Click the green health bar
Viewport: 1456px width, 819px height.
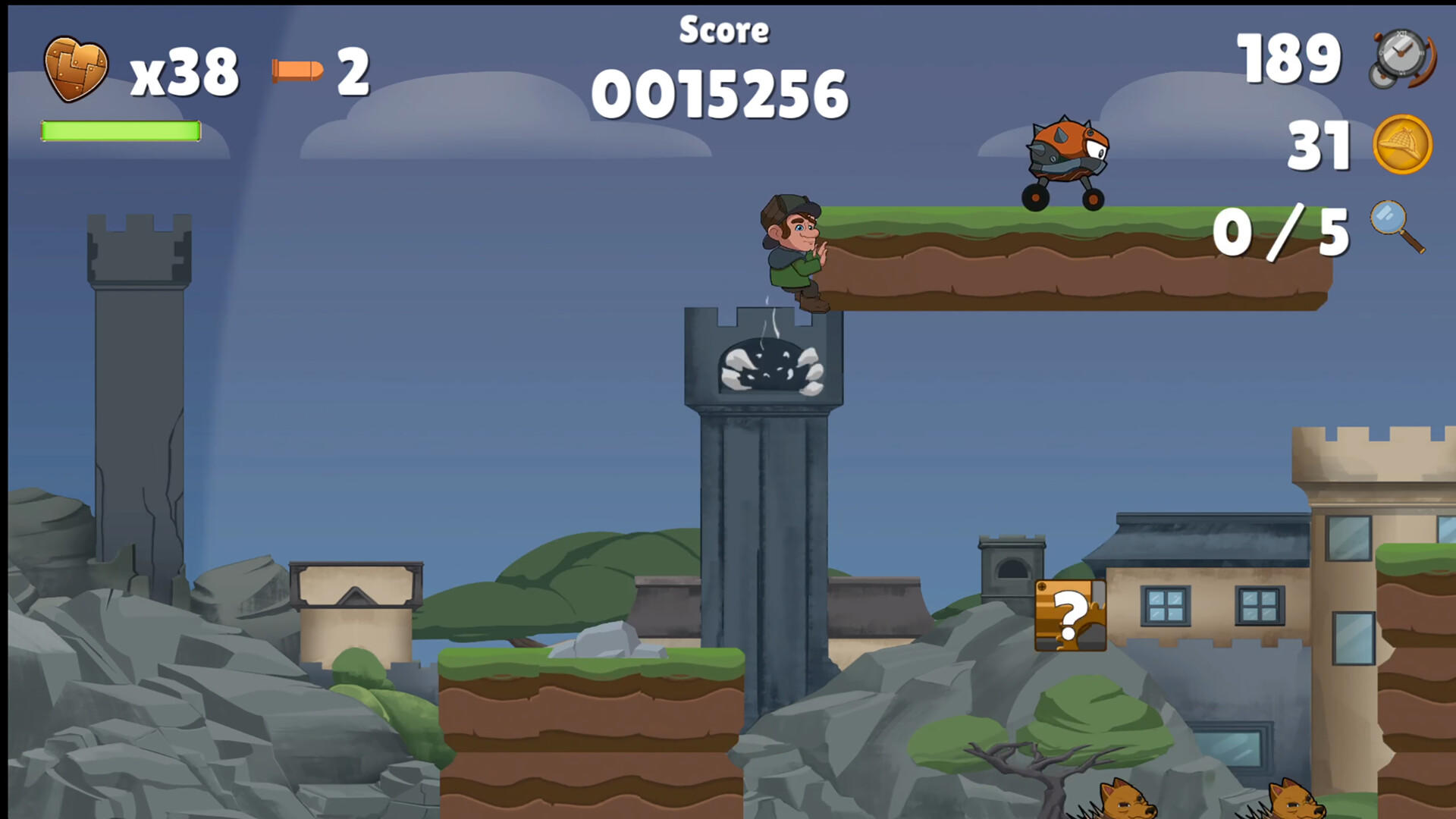tap(120, 130)
